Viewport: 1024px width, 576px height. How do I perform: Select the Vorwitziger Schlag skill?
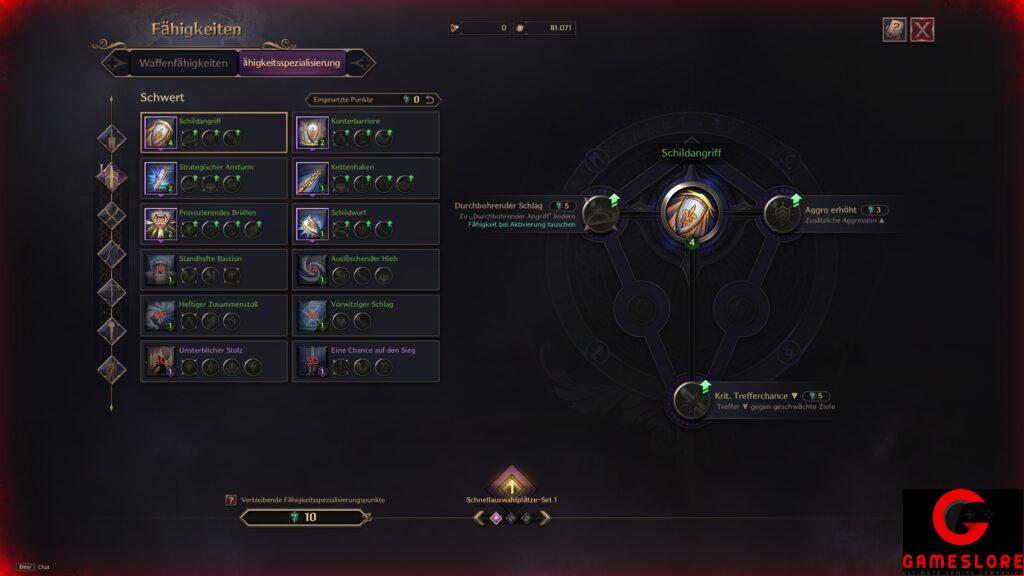366,315
